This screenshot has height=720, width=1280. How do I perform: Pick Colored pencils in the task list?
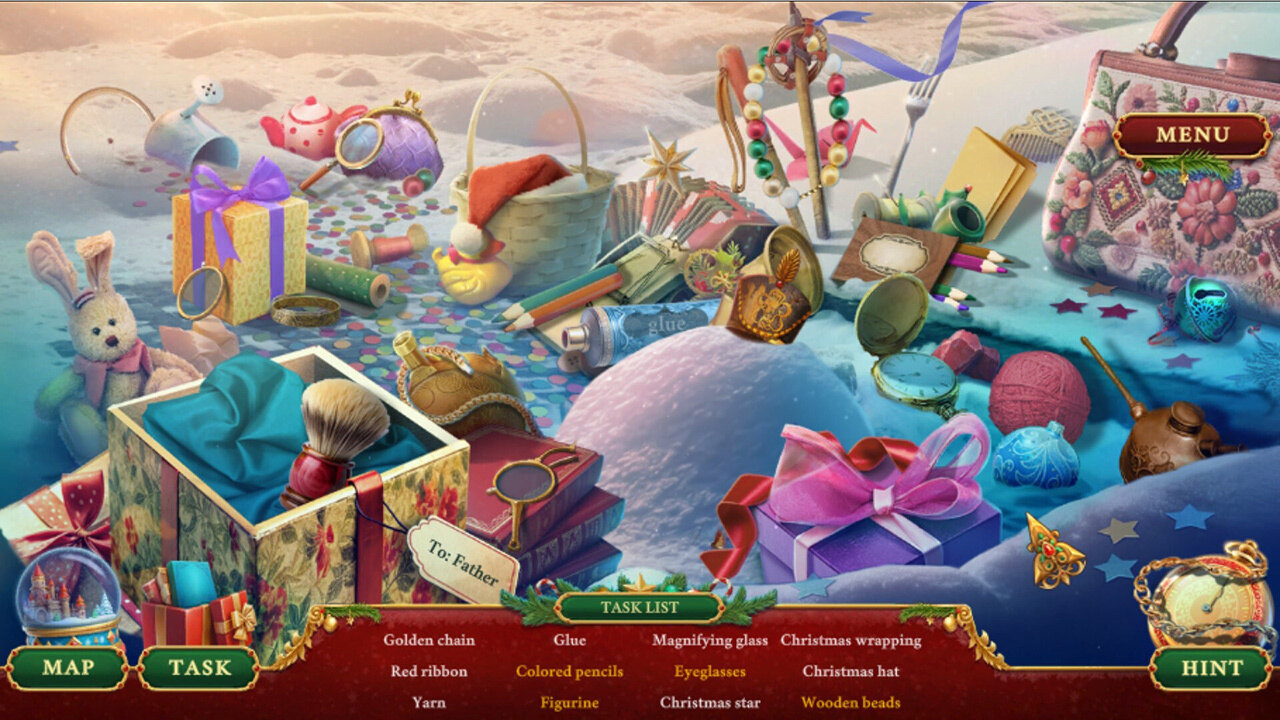click(569, 671)
